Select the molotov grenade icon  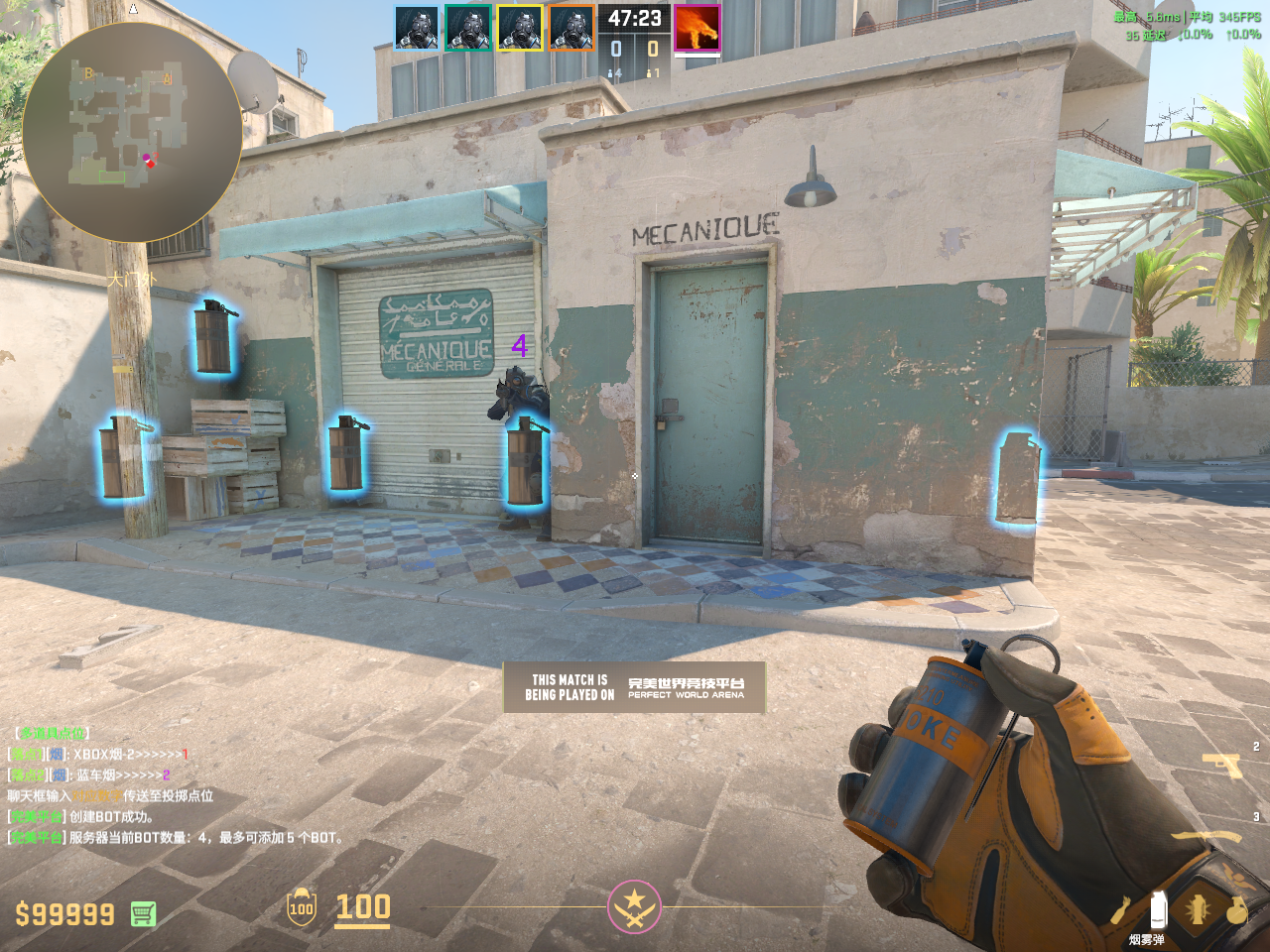coord(1121,909)
